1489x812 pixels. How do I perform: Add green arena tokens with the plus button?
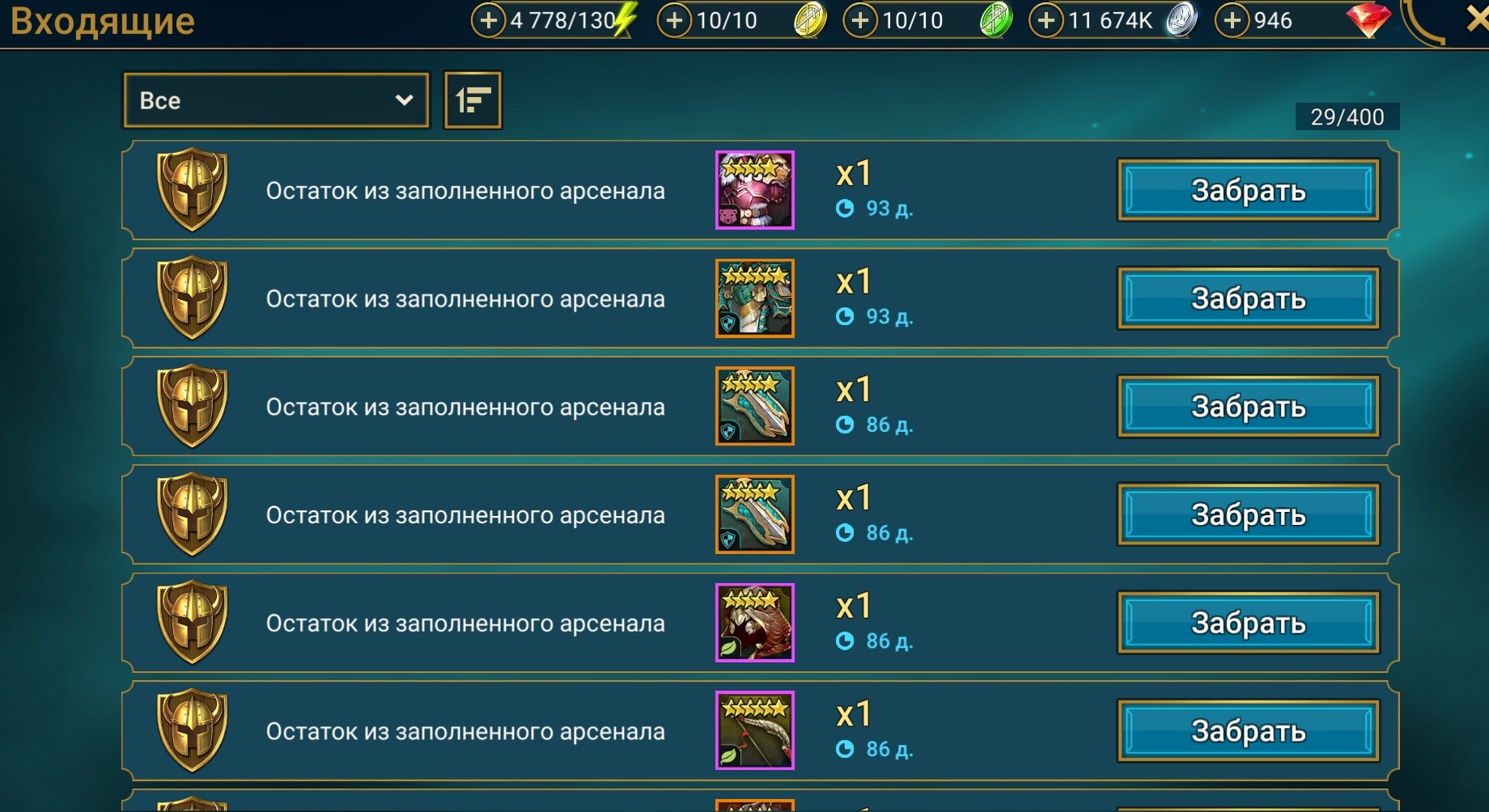pos(860,20)
